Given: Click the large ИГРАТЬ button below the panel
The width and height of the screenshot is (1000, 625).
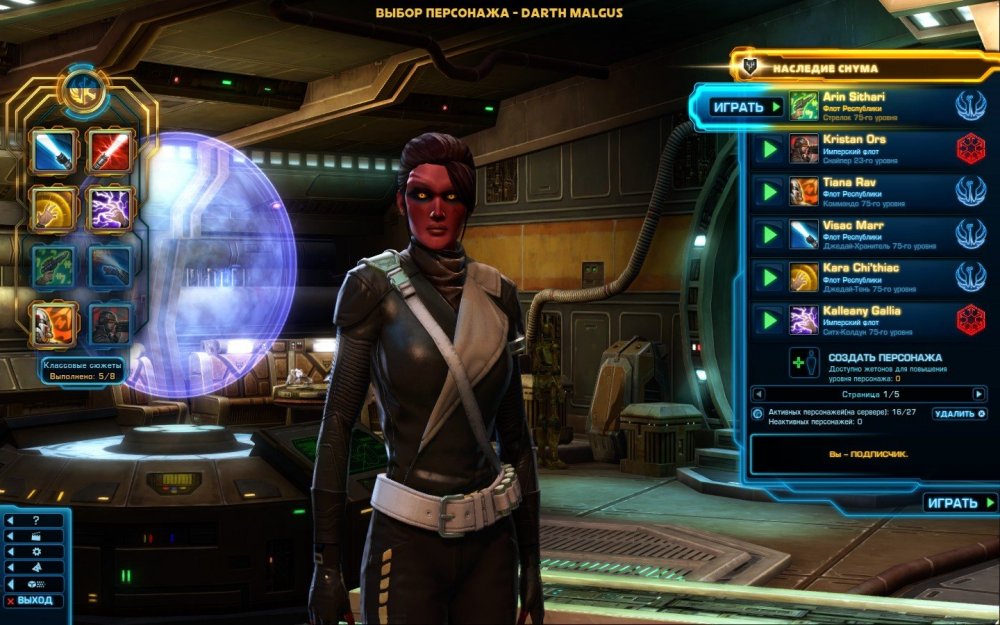Looking at the screenshot, I should coord(960,503).
